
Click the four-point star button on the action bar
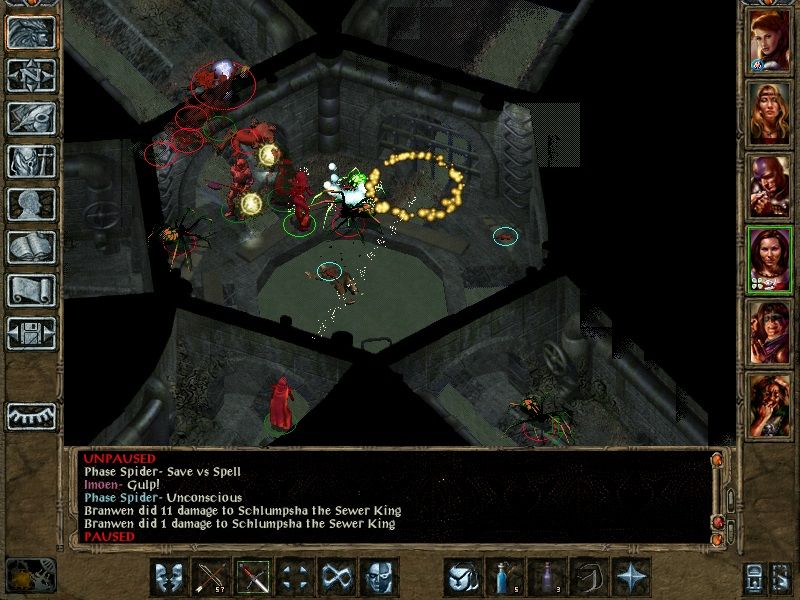coord(630,578)
